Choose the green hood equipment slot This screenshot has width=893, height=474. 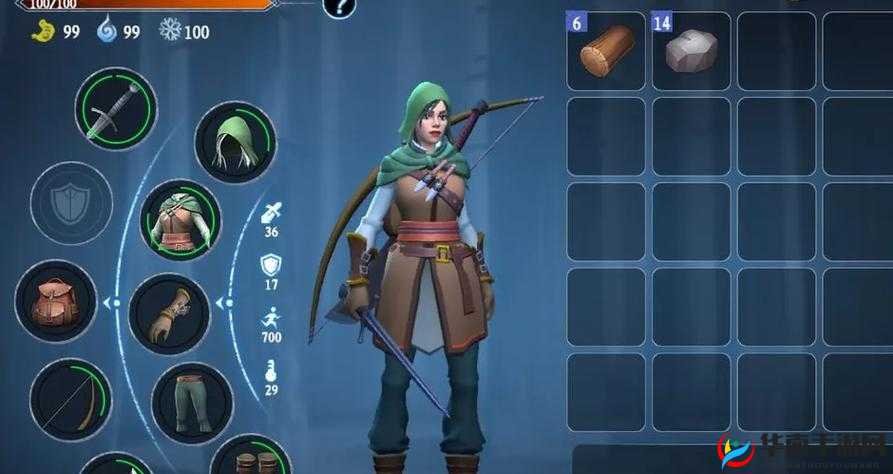point(234,142)
